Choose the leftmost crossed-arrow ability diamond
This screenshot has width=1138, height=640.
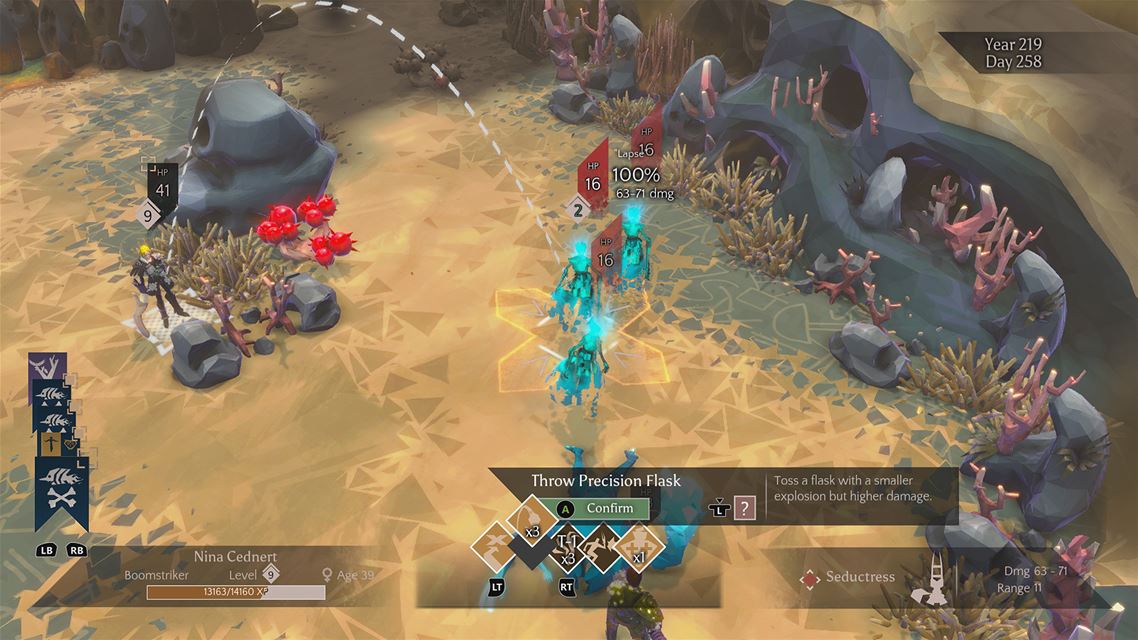pyautogui.click(x=495, y=547)
